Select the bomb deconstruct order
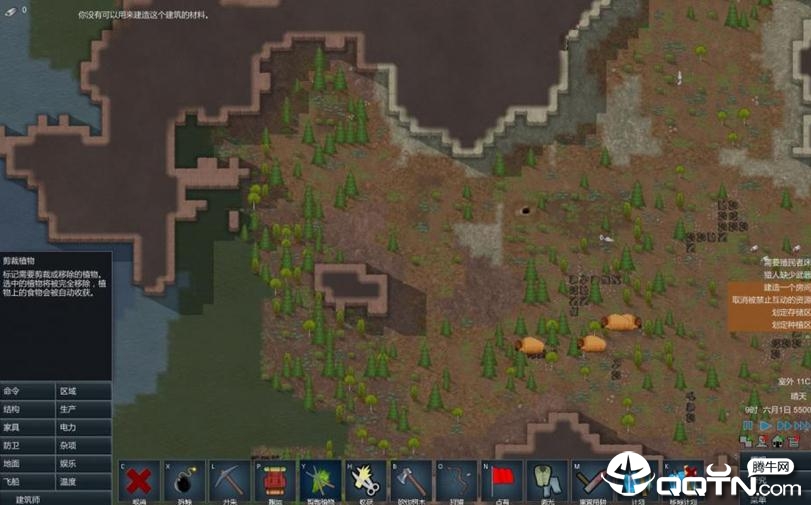The width and height of the screenshot is (811, 505). tap(184, 480)
